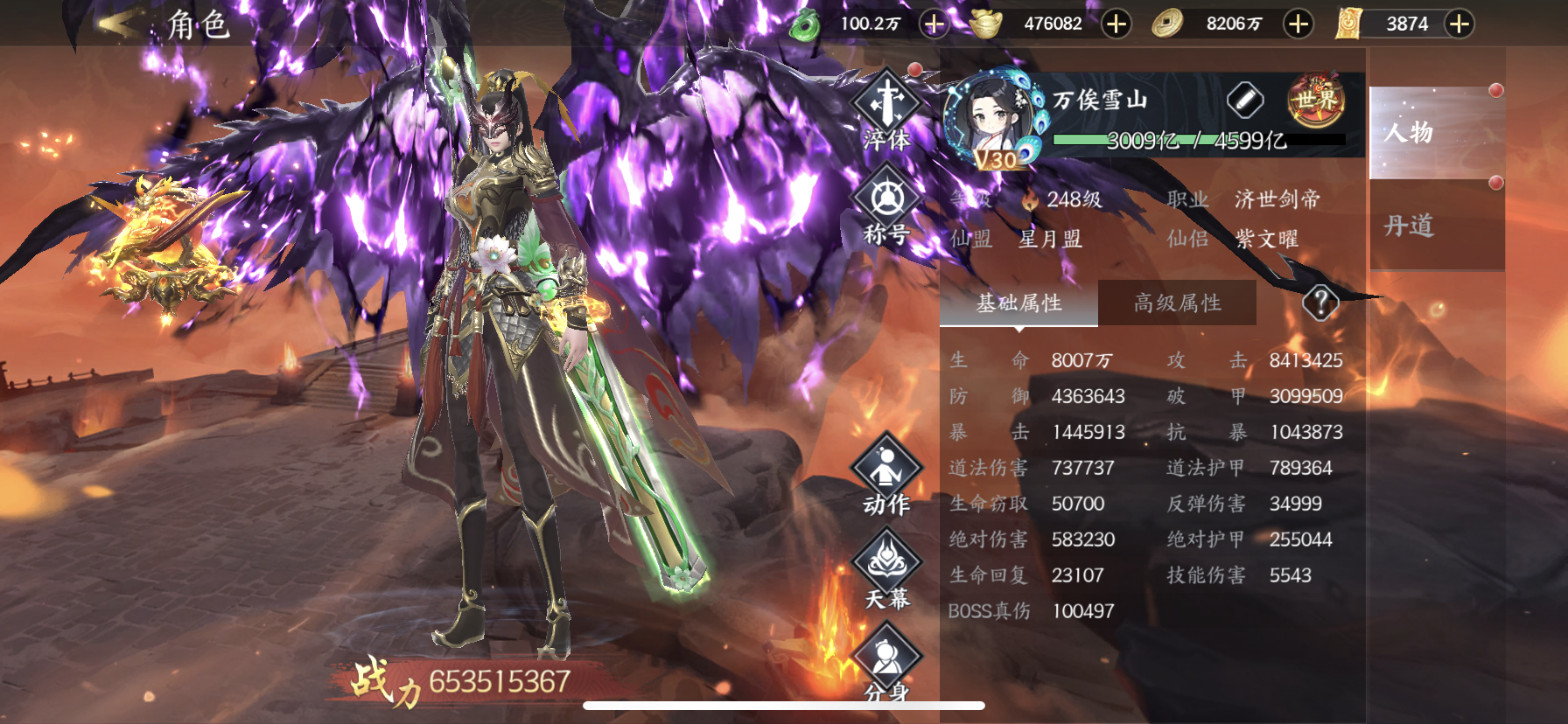Open the 分身 avatar clone menu
The height and width of the screenshot is (724, 1568).
point(886,666)
